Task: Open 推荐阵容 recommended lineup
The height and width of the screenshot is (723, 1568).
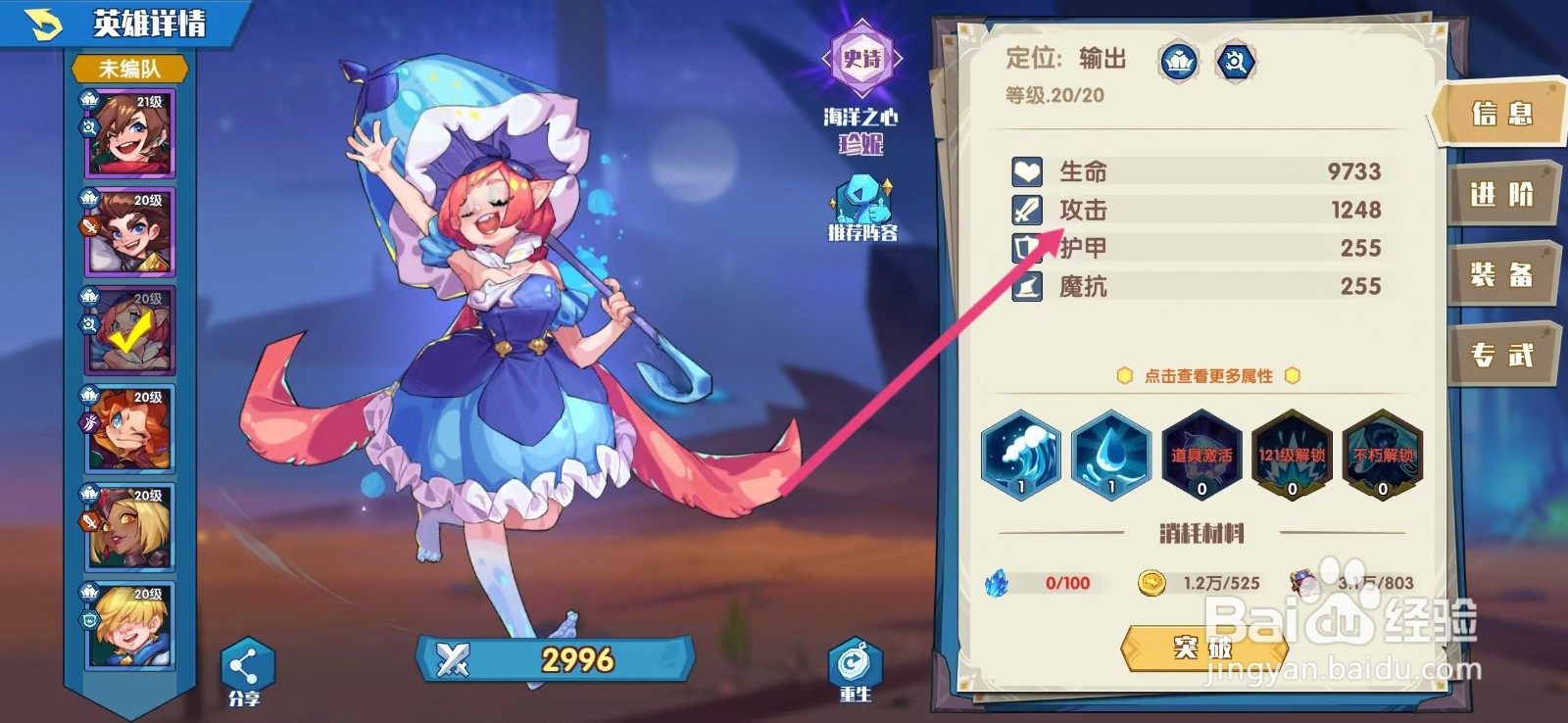Action: pyautogui.click(x=861, y=203)
